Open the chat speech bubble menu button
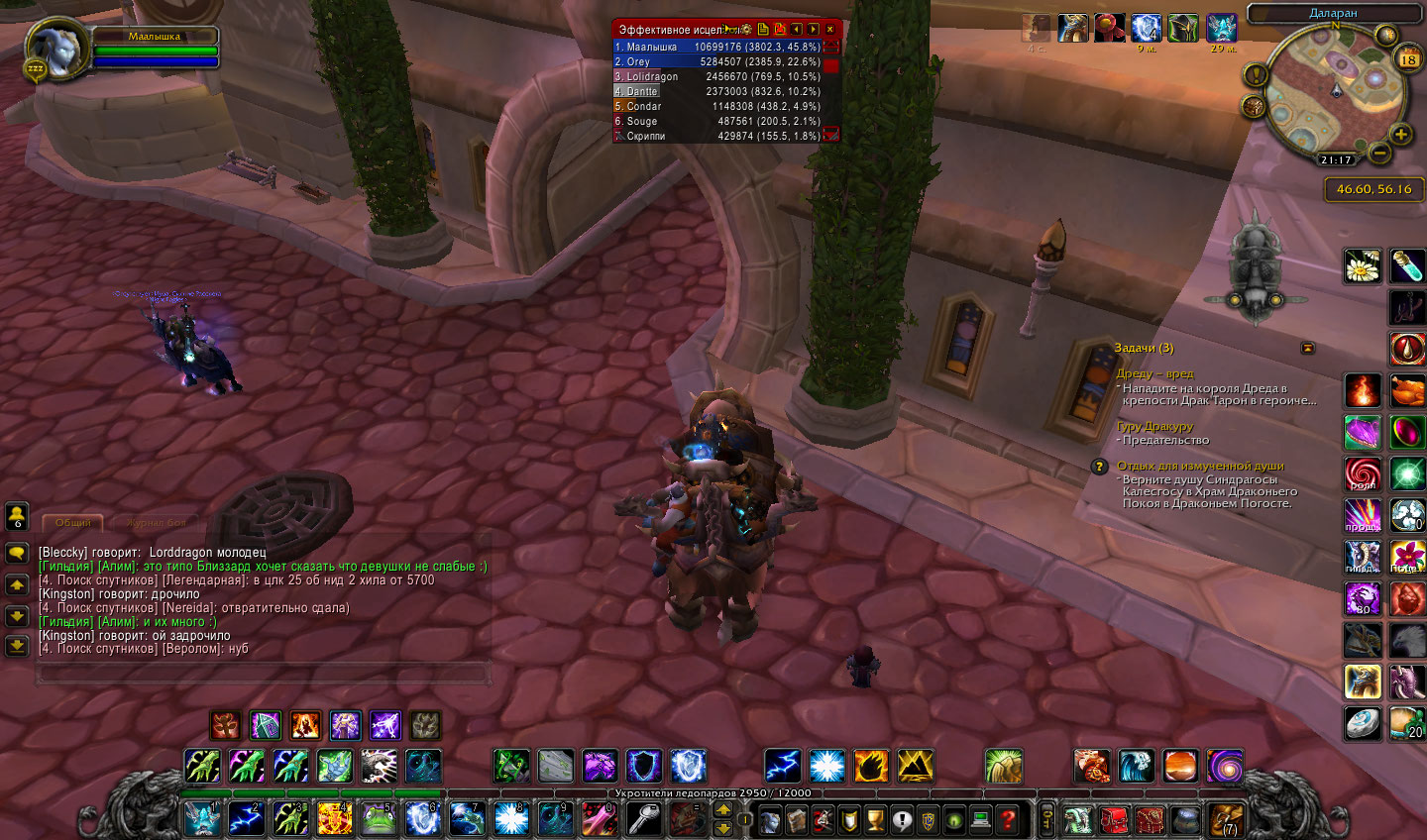 pos(17,553)
